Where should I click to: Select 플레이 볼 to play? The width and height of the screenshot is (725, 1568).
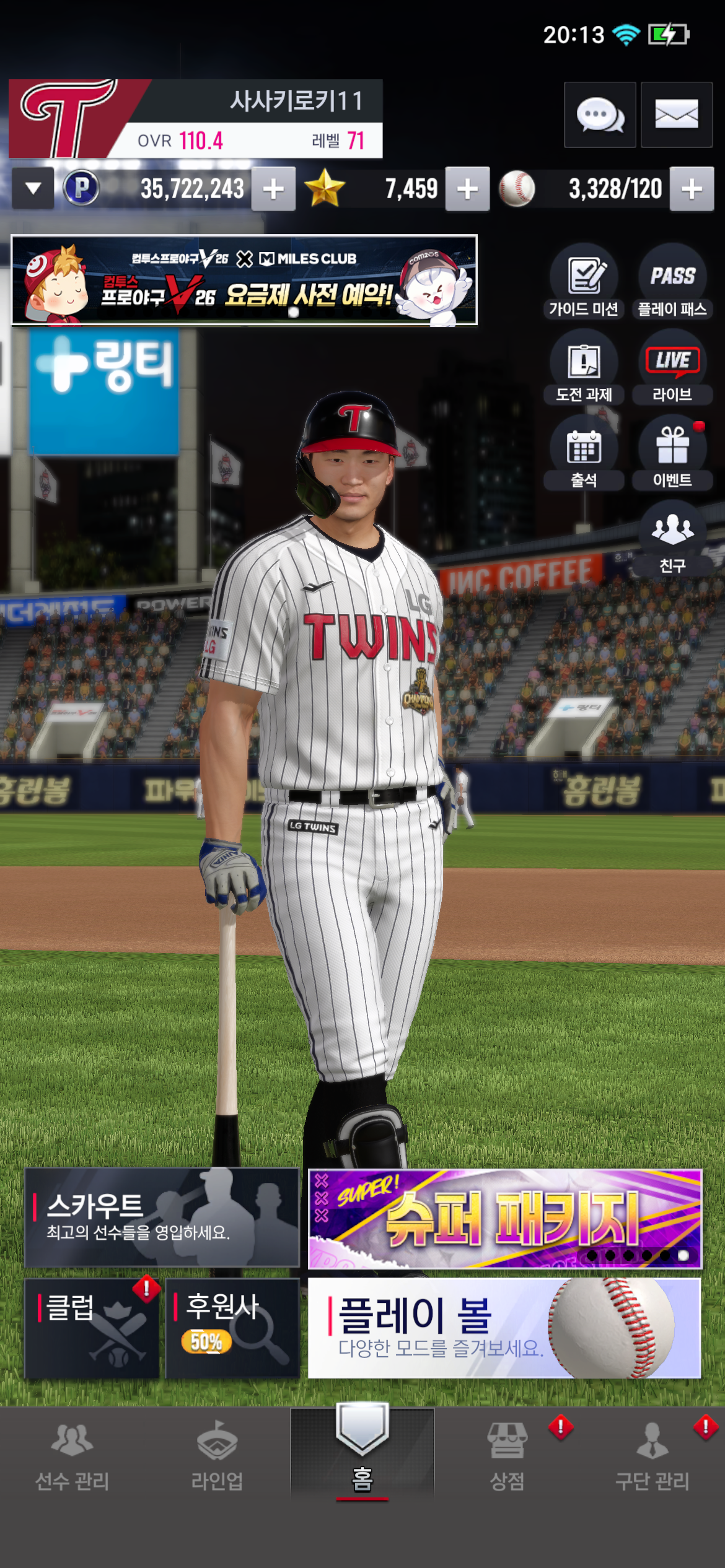click(x=504, y=1328)
